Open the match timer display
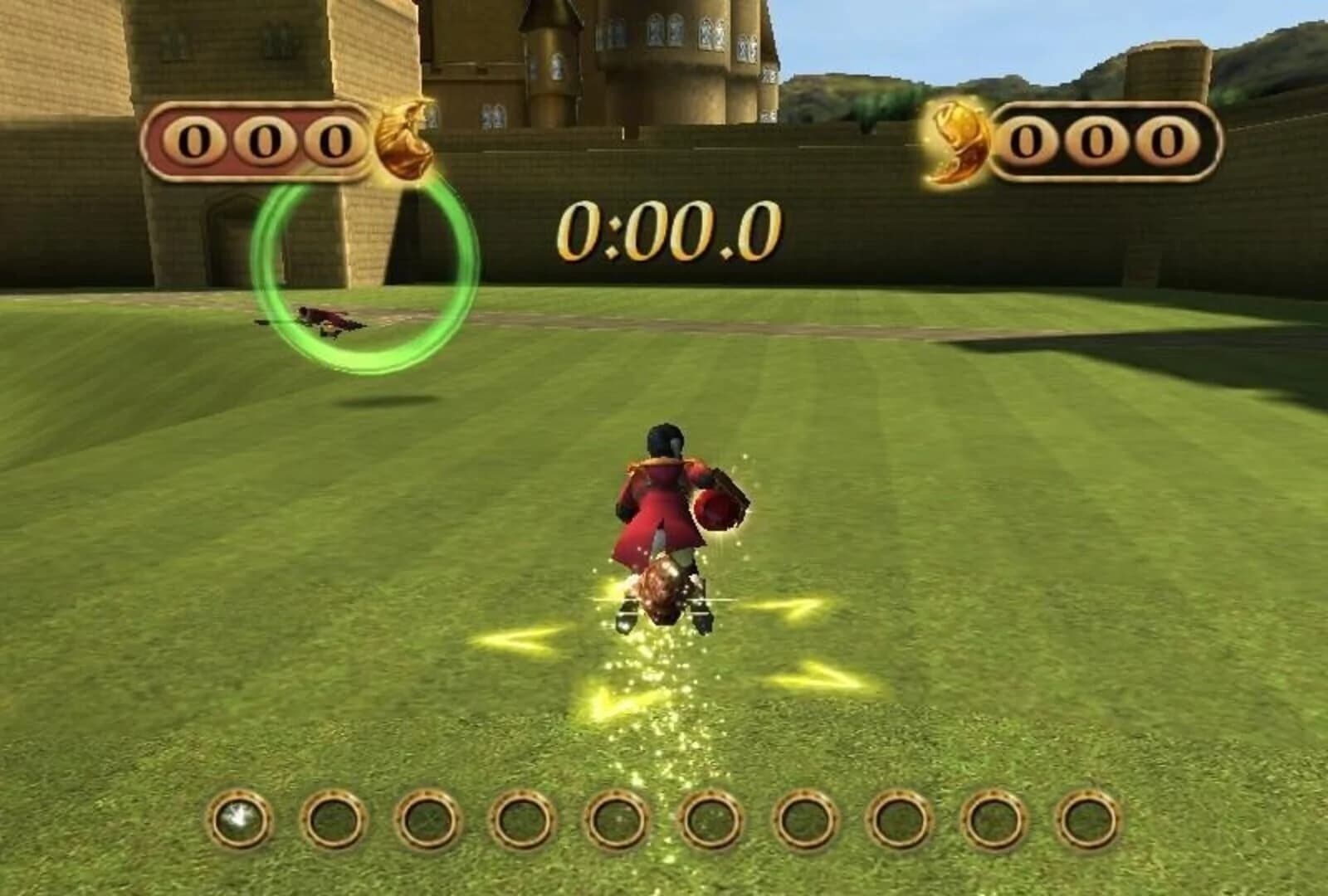The width and height of the screenshot is (1328, 896). [664, 232]
